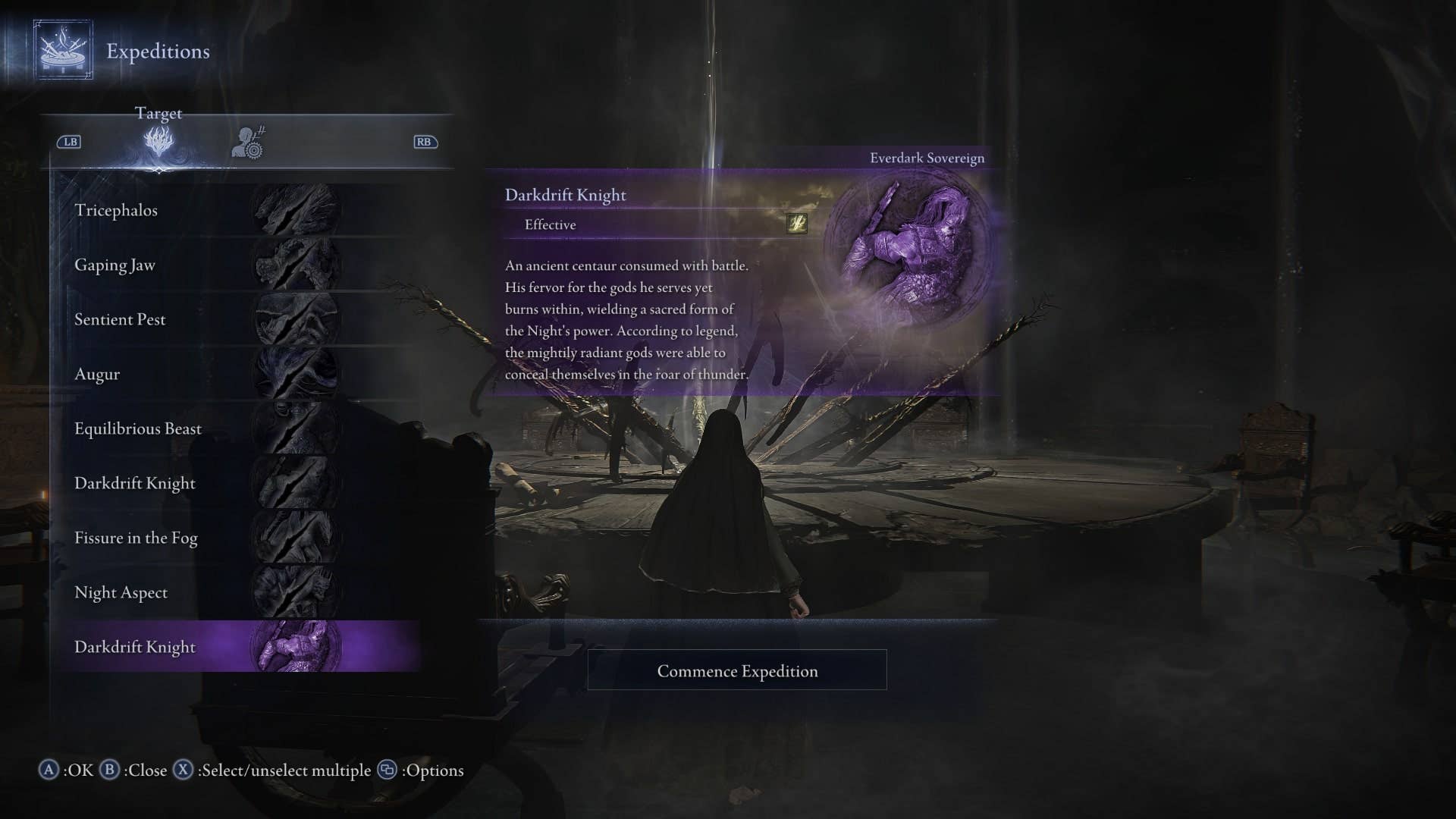
Task: Click the Commence Expedition button
Action: pyautogui.click(x=736, y=670)
